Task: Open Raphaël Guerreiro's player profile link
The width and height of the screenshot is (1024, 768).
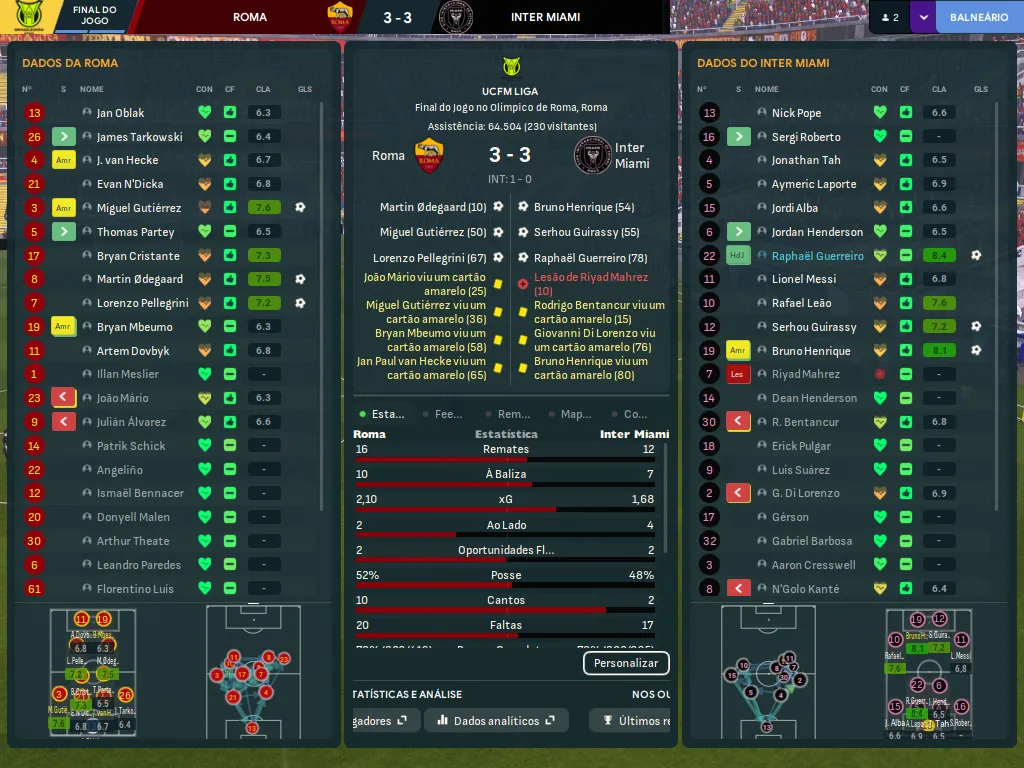Action: coord(817,256)
